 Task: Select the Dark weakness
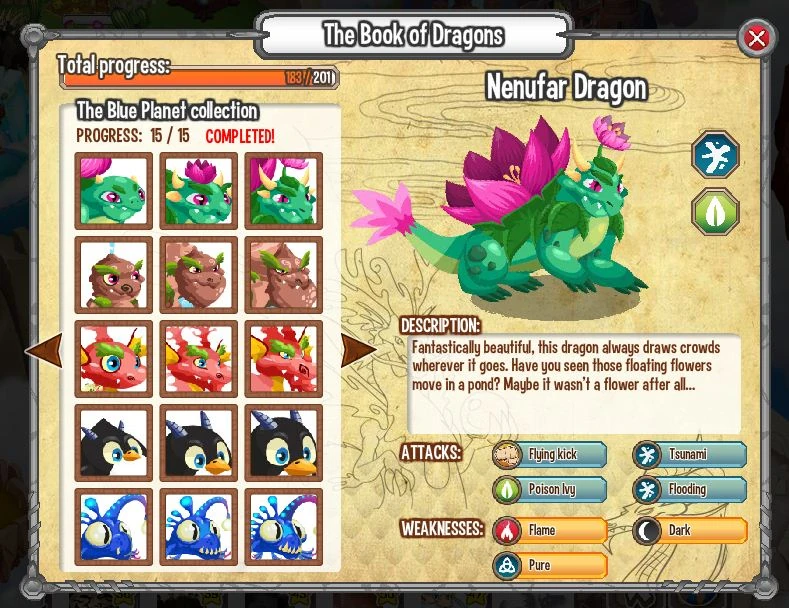click(x=690, y=530)
